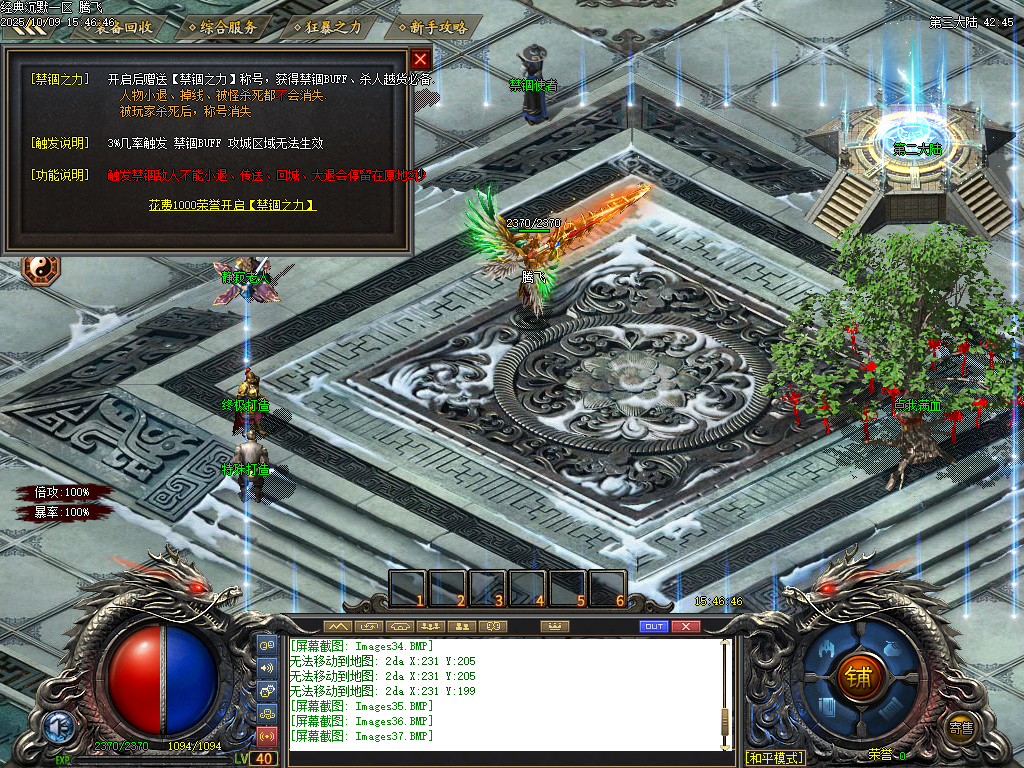This screenshot has height=768, width=1024.
Task: Click the yin-yang bagua icon
Action: [41, 269]
